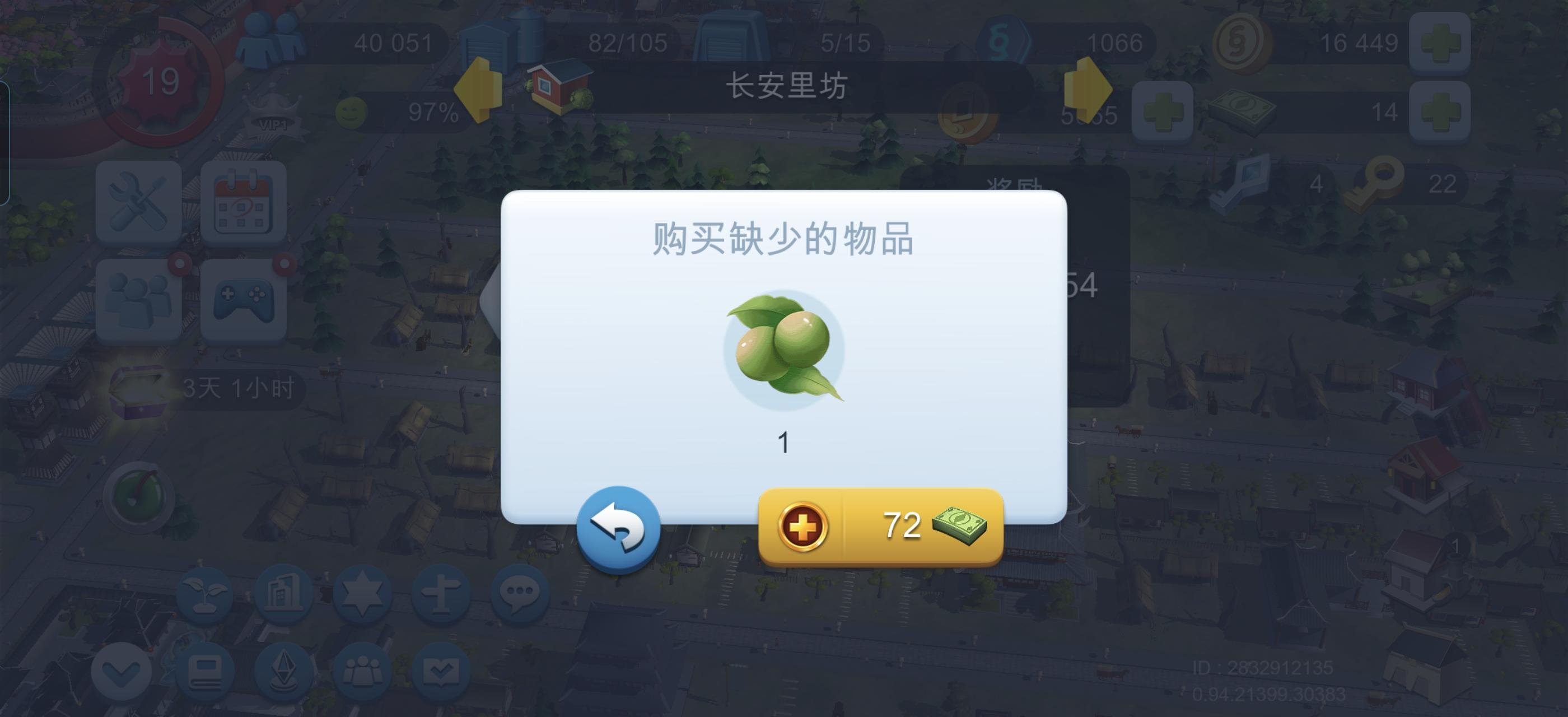Open the buildings construction menu
Screen dimensions: 1568x717
click(286, 594)
